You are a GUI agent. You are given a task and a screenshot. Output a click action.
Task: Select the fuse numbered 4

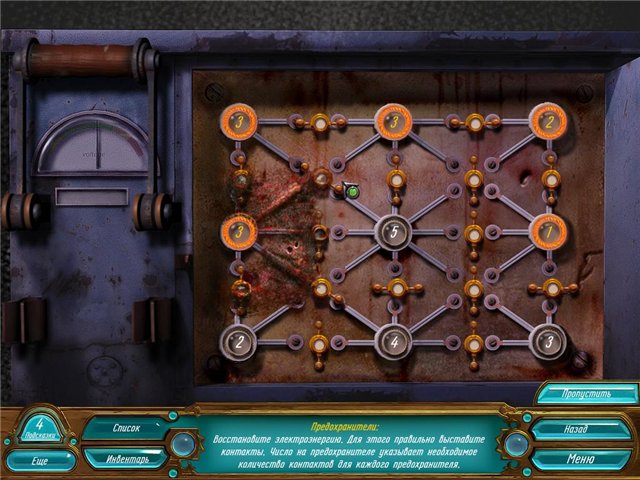(x=393, y=342)
